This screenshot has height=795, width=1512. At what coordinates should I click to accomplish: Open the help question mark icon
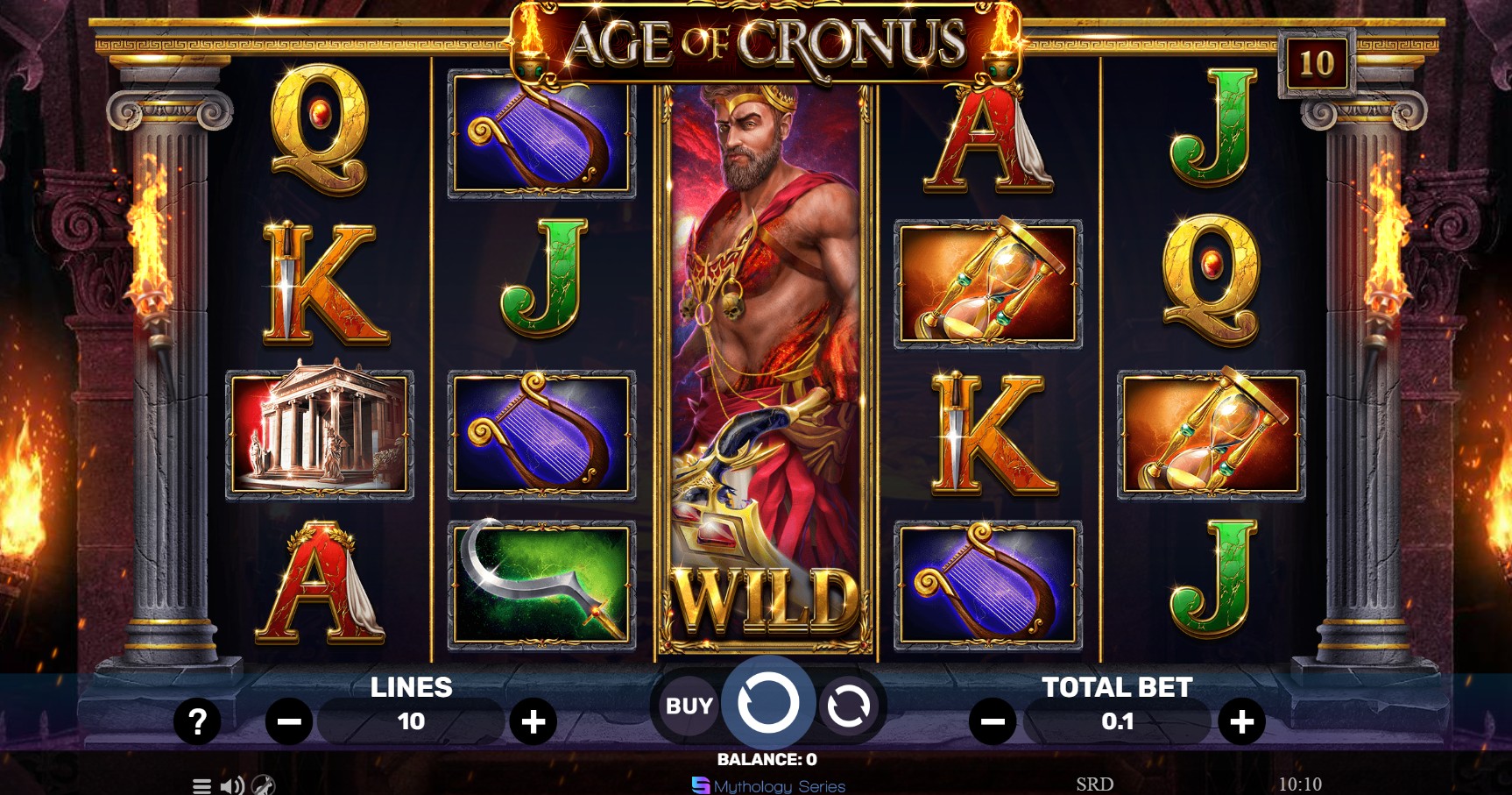click(x=199, y=721)
